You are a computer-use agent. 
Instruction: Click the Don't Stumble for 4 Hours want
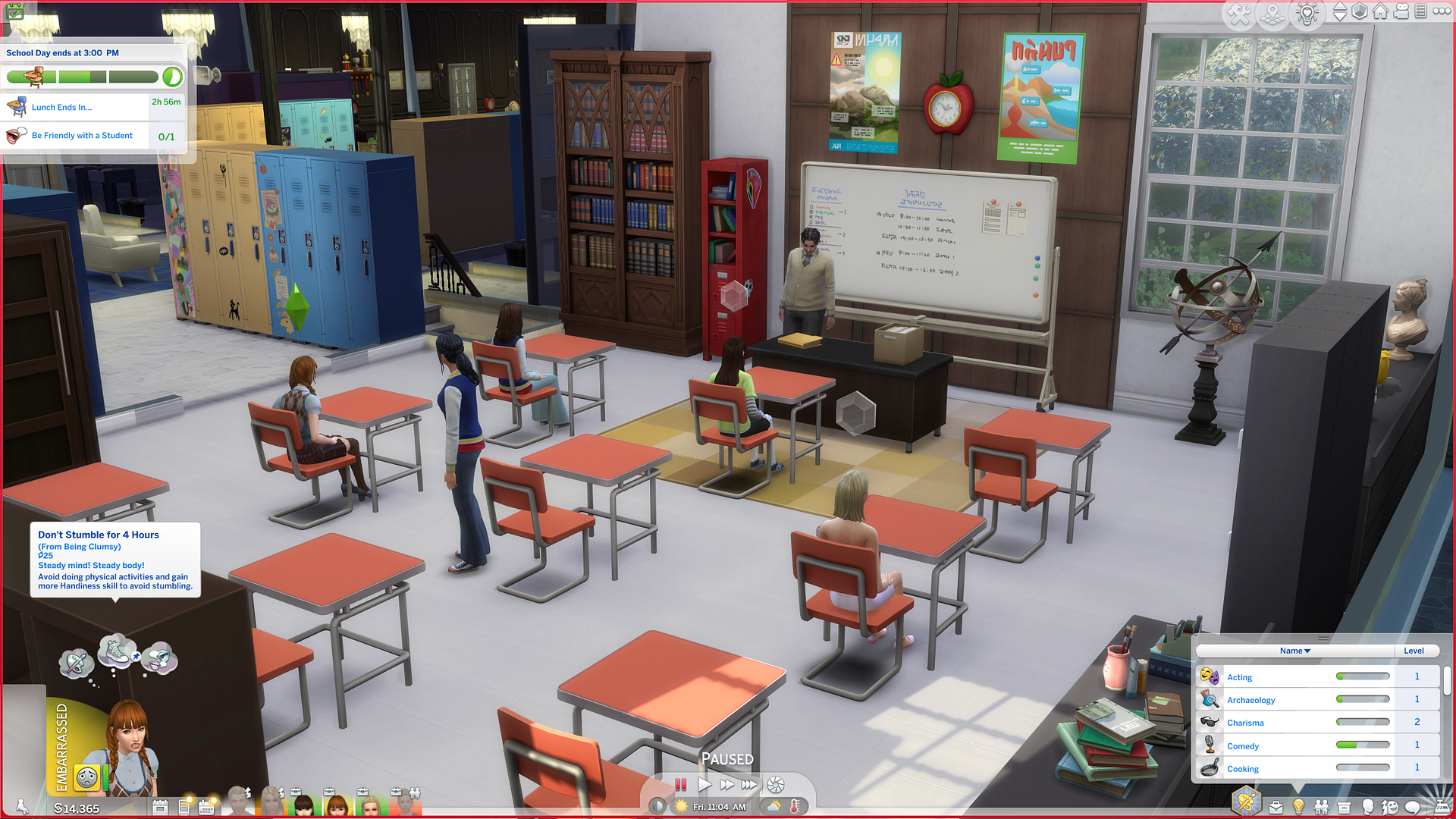tap(115, 560)
